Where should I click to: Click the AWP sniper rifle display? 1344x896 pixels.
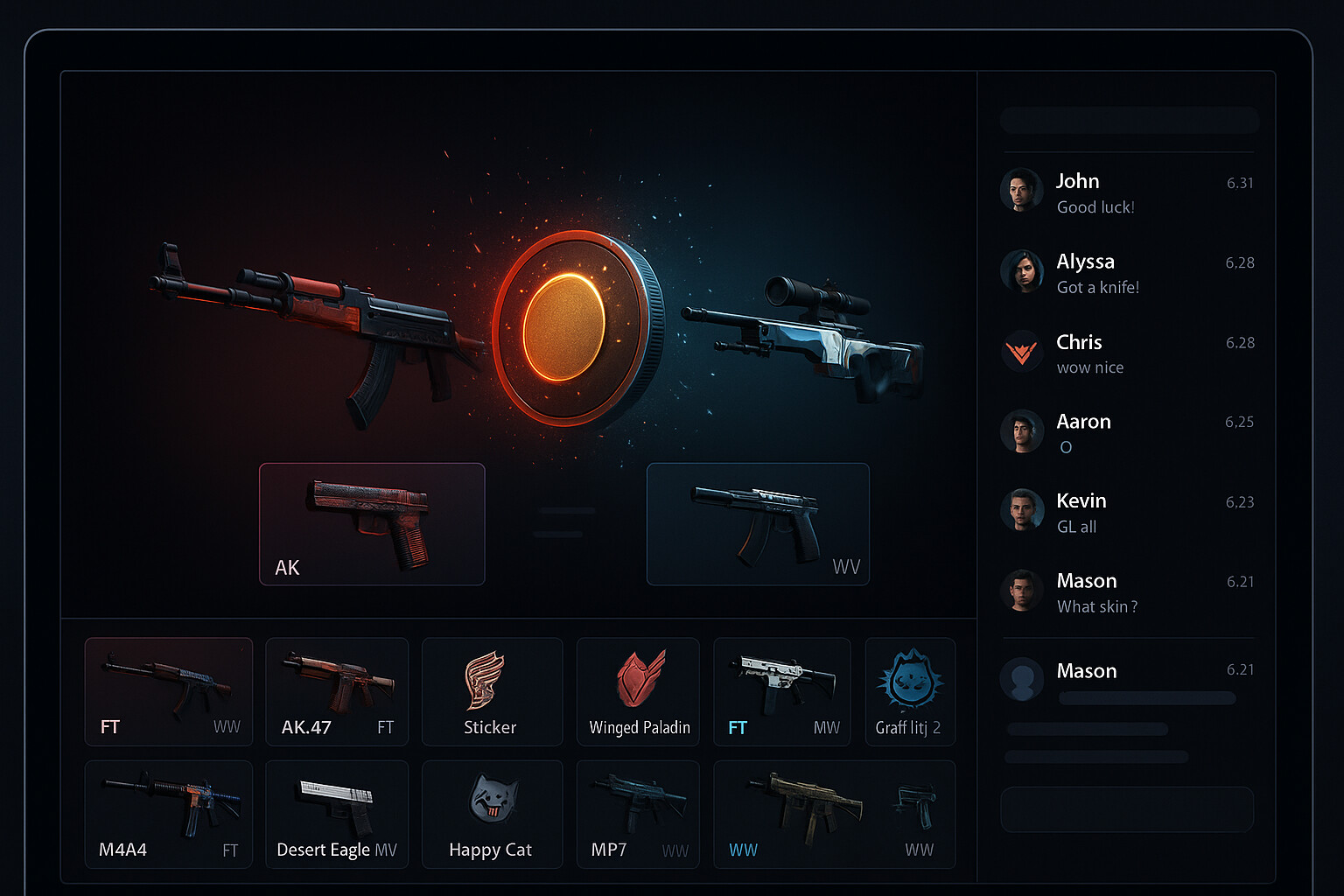[814, 337]
